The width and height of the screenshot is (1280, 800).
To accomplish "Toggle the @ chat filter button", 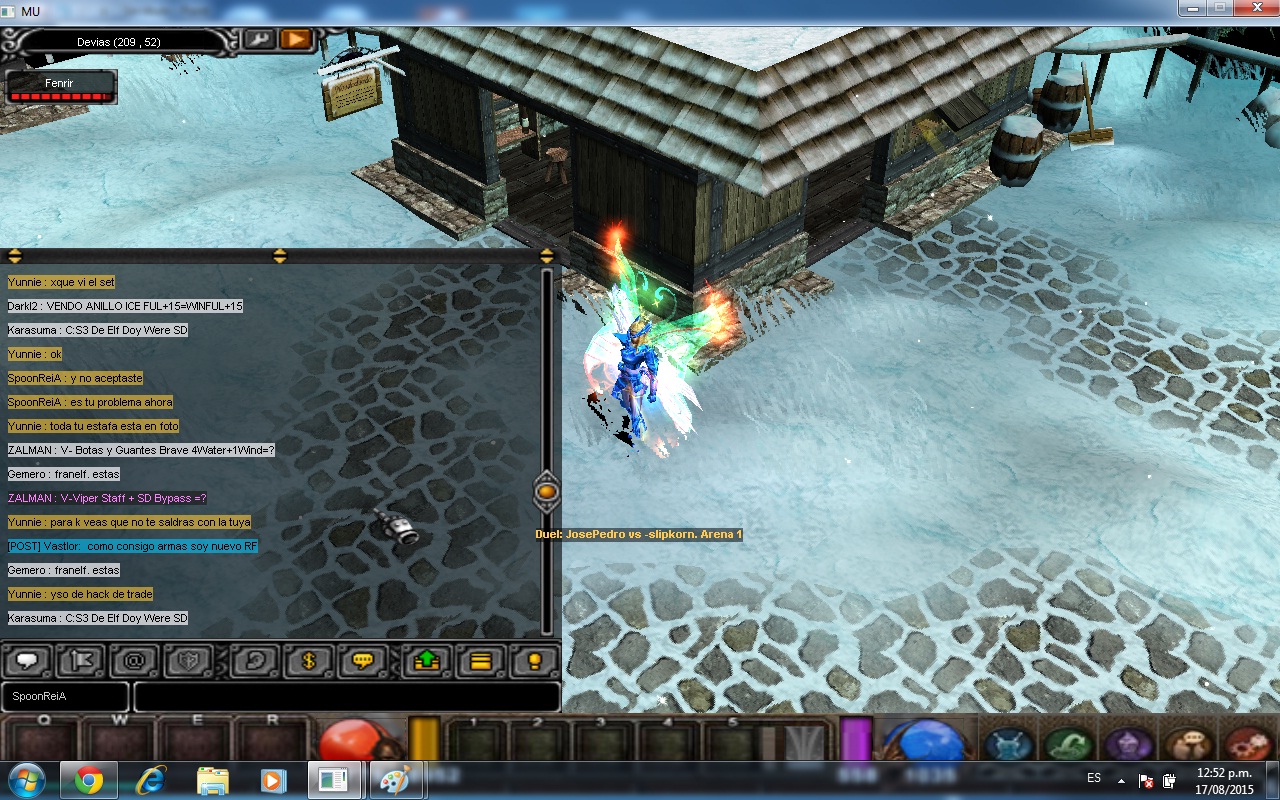I will (136, 661).
